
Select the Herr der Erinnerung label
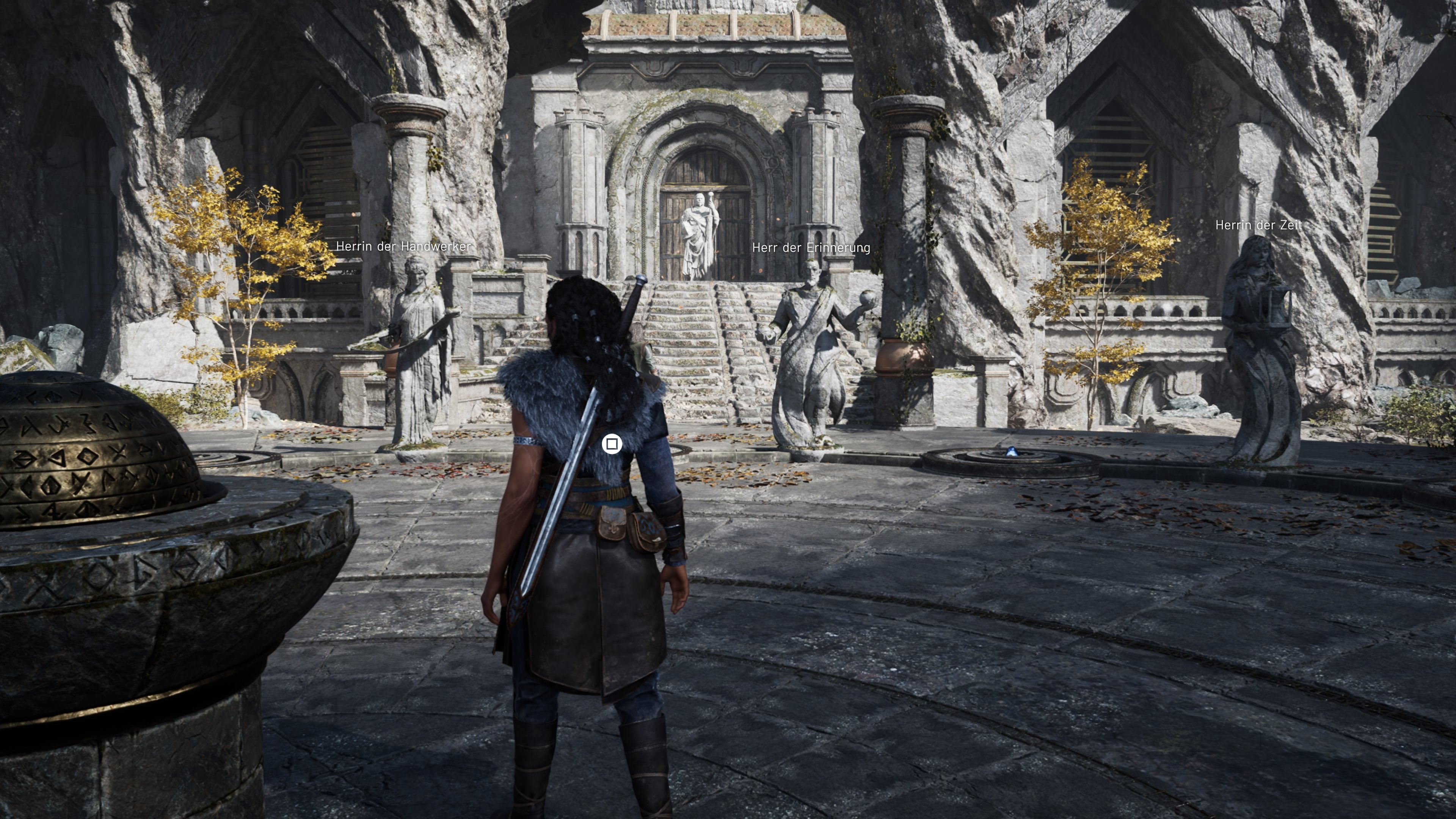point(812,248)
